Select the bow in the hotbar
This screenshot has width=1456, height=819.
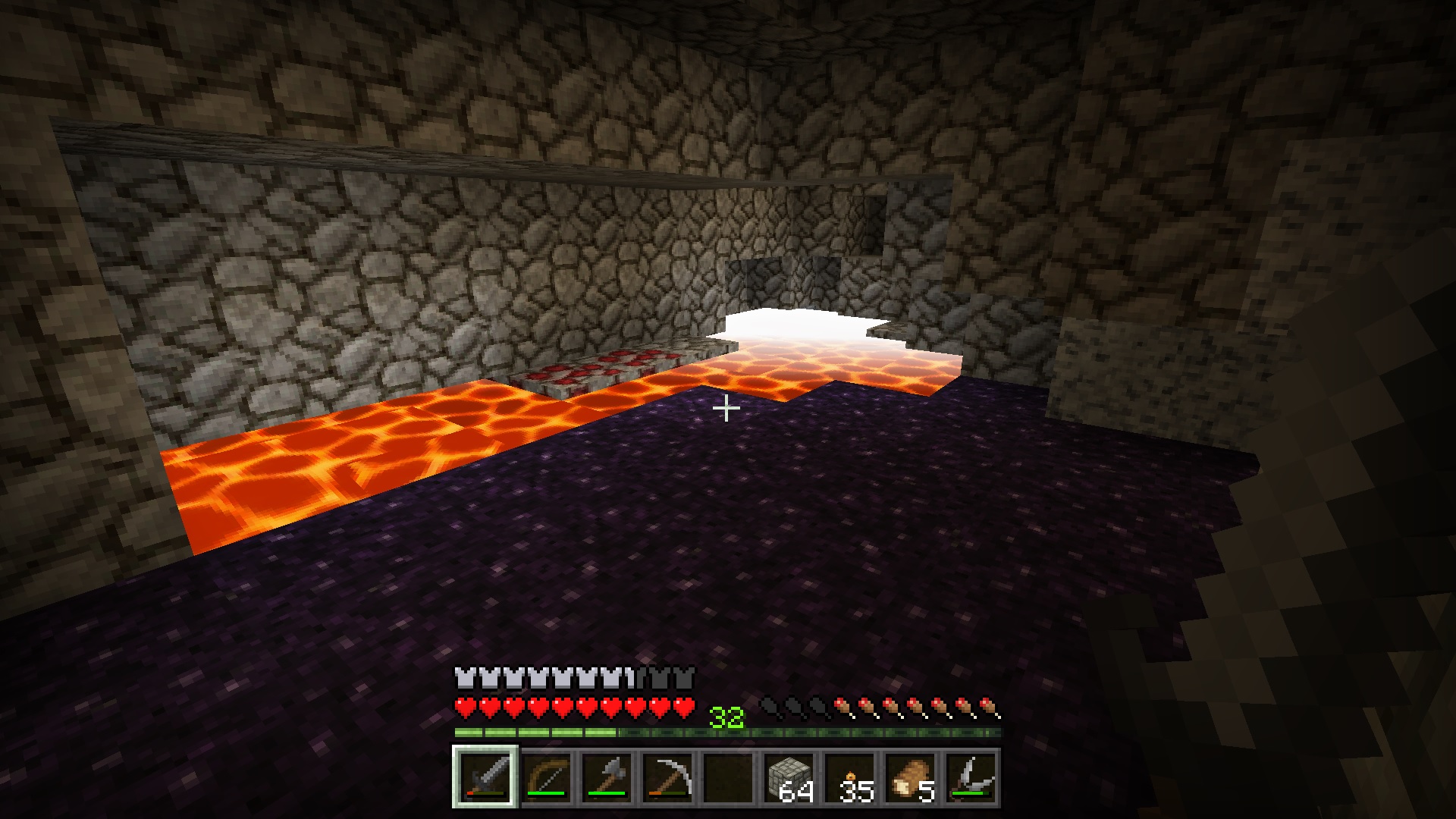546,777
